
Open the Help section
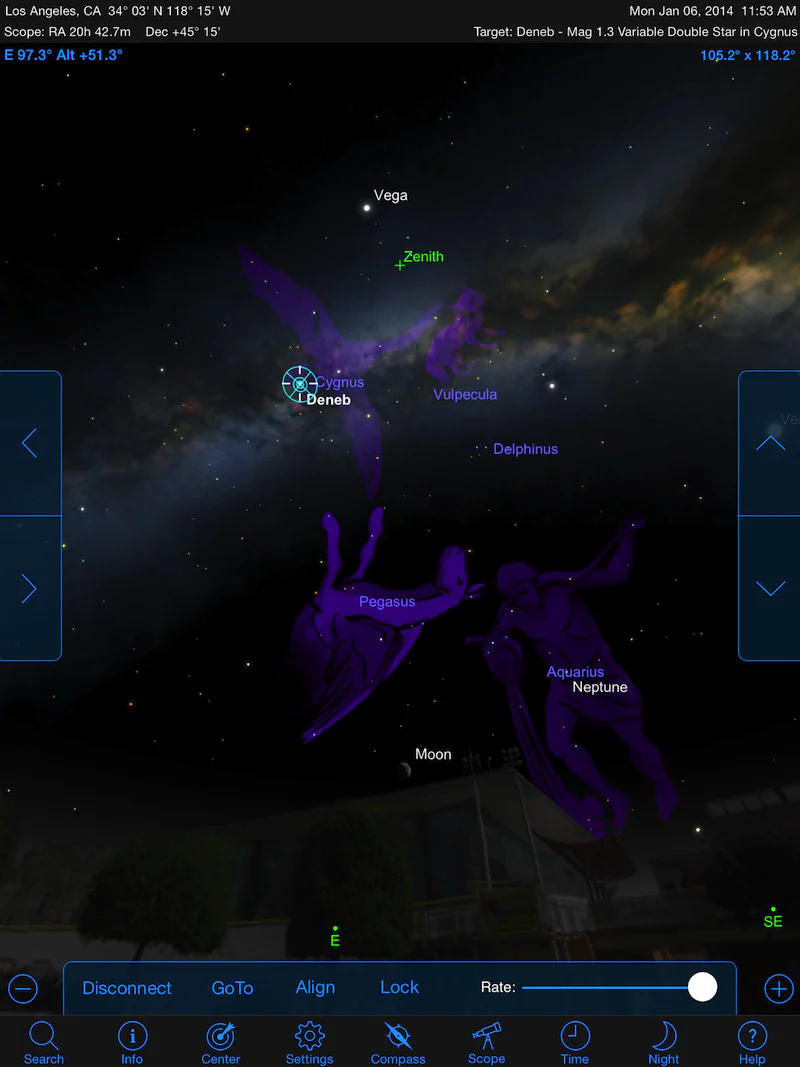[752, 1042]
